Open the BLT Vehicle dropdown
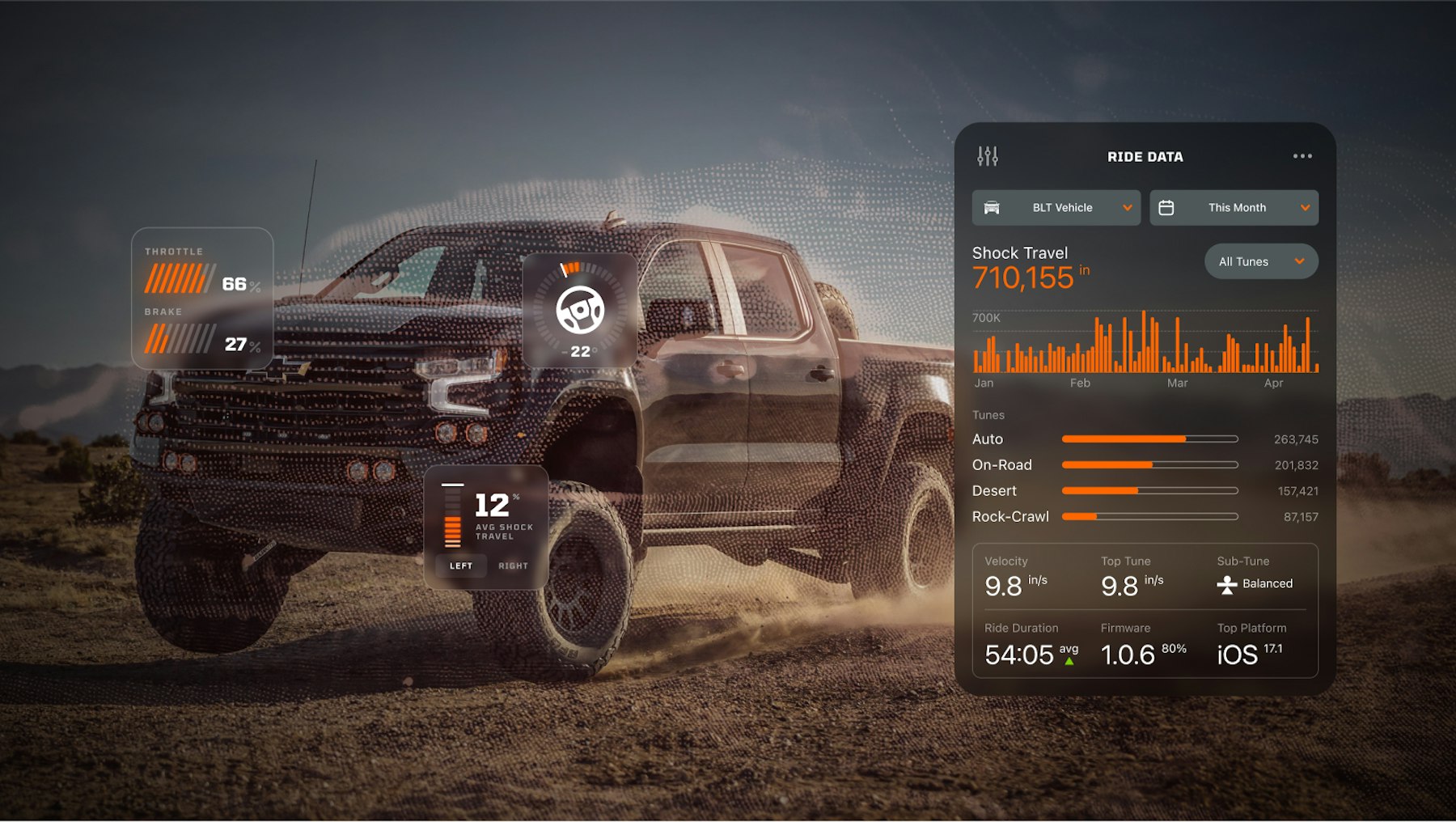Image resolution: width=1456 pixels, height=822 pixels. tap(1056, 208)
